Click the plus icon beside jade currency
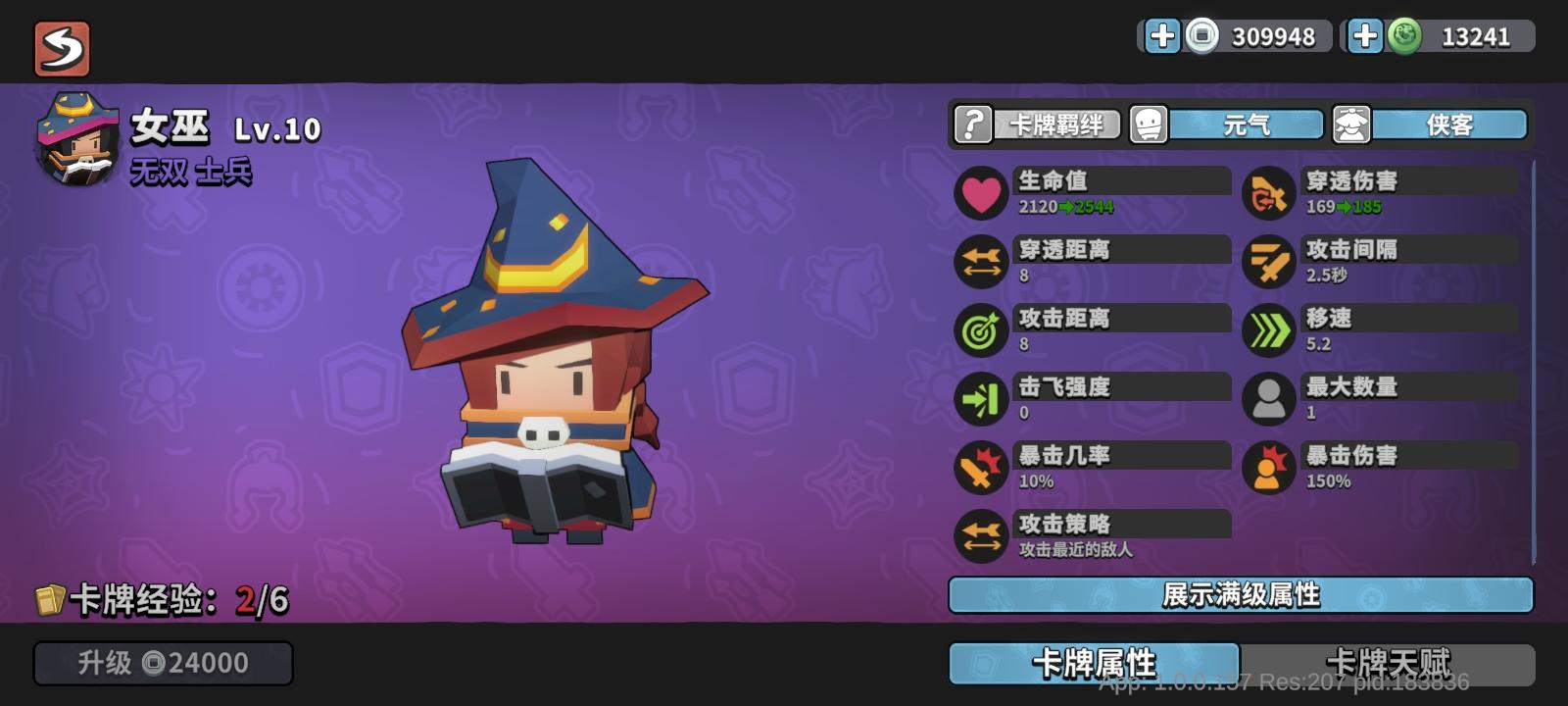This screenshot has width=1568, height=706. tap(1364, 36)
